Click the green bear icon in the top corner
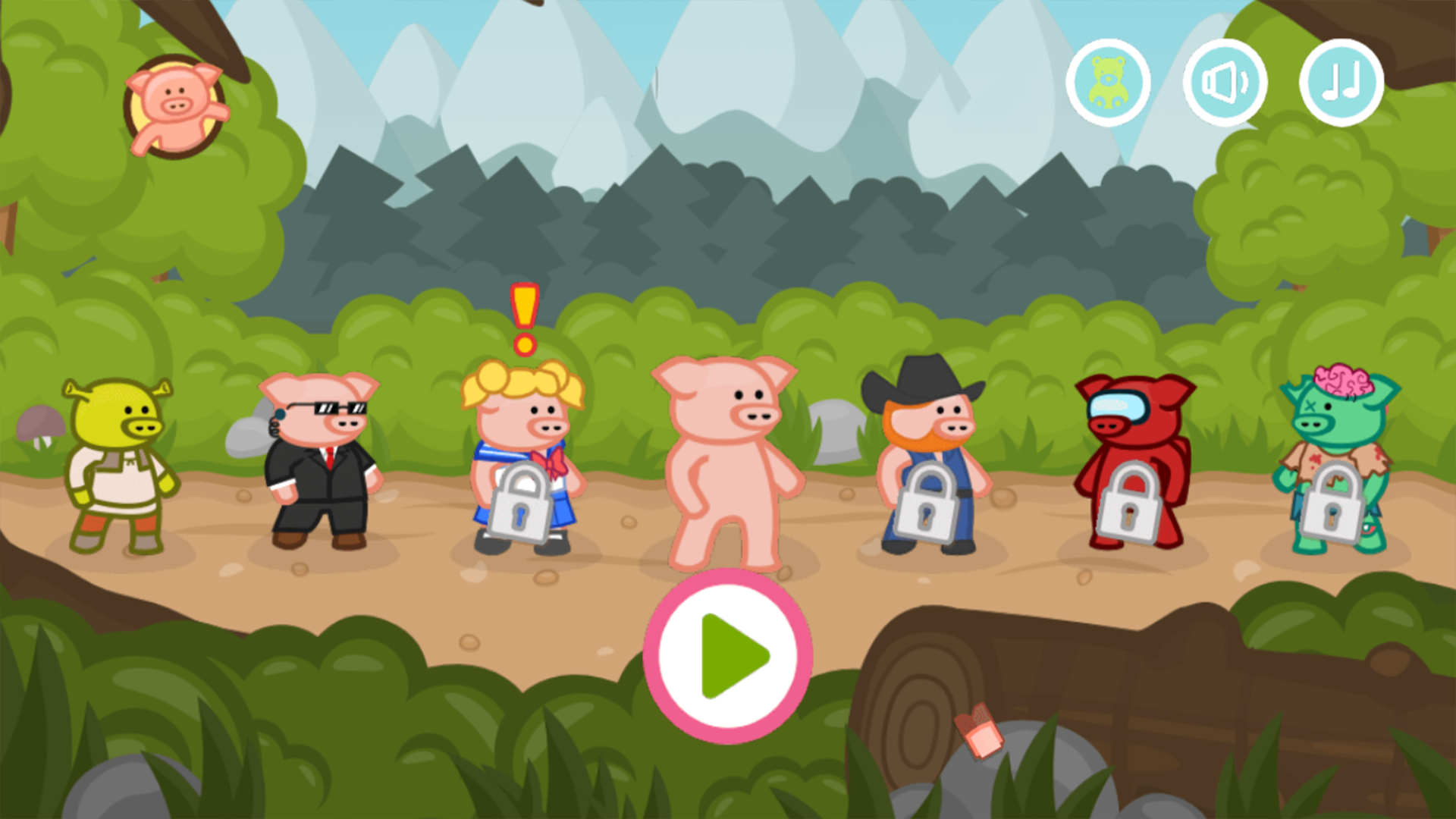1456x819 pixels. point(1108,83)
